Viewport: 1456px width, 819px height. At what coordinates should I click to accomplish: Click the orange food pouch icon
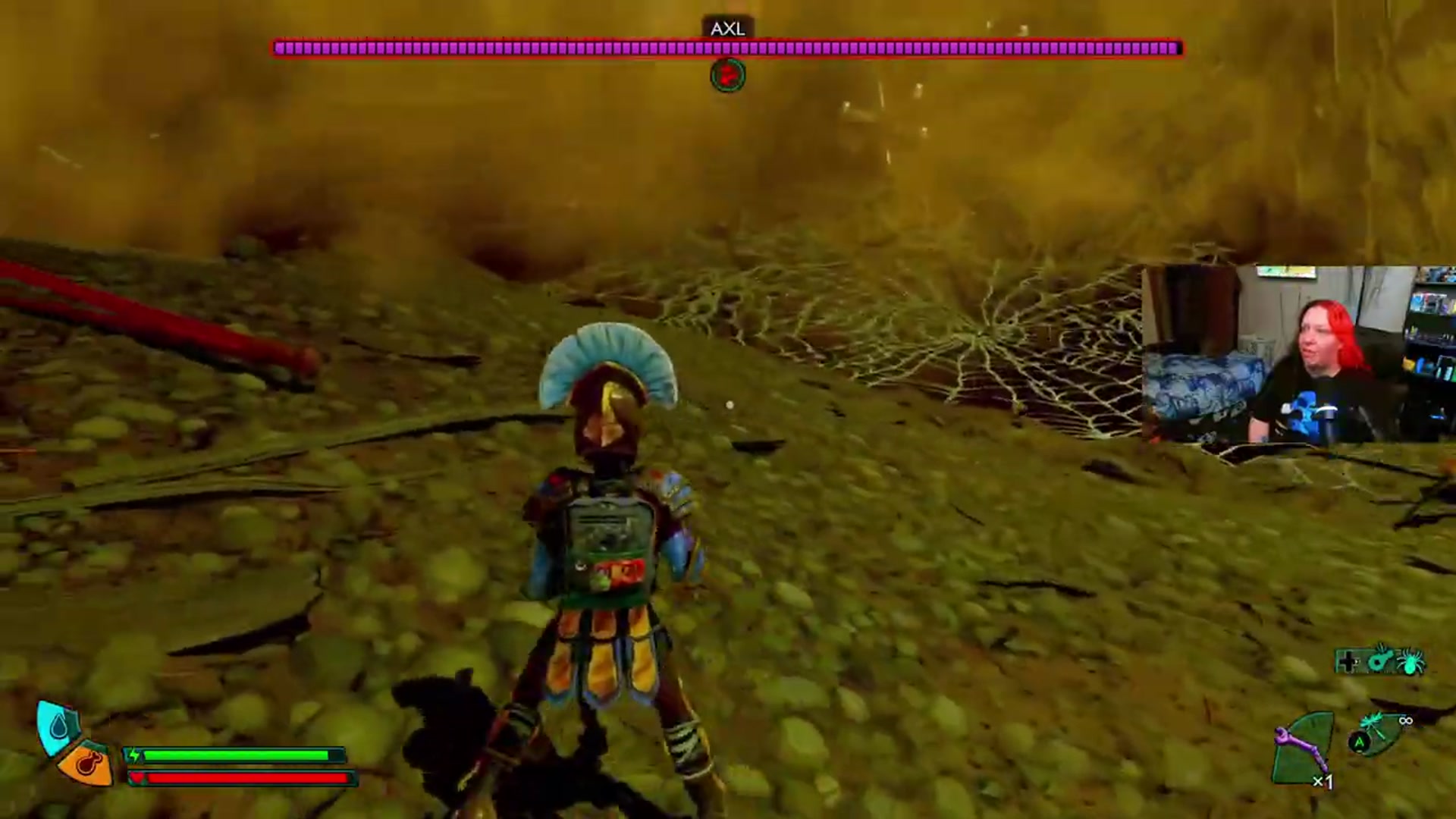(87, 766)
